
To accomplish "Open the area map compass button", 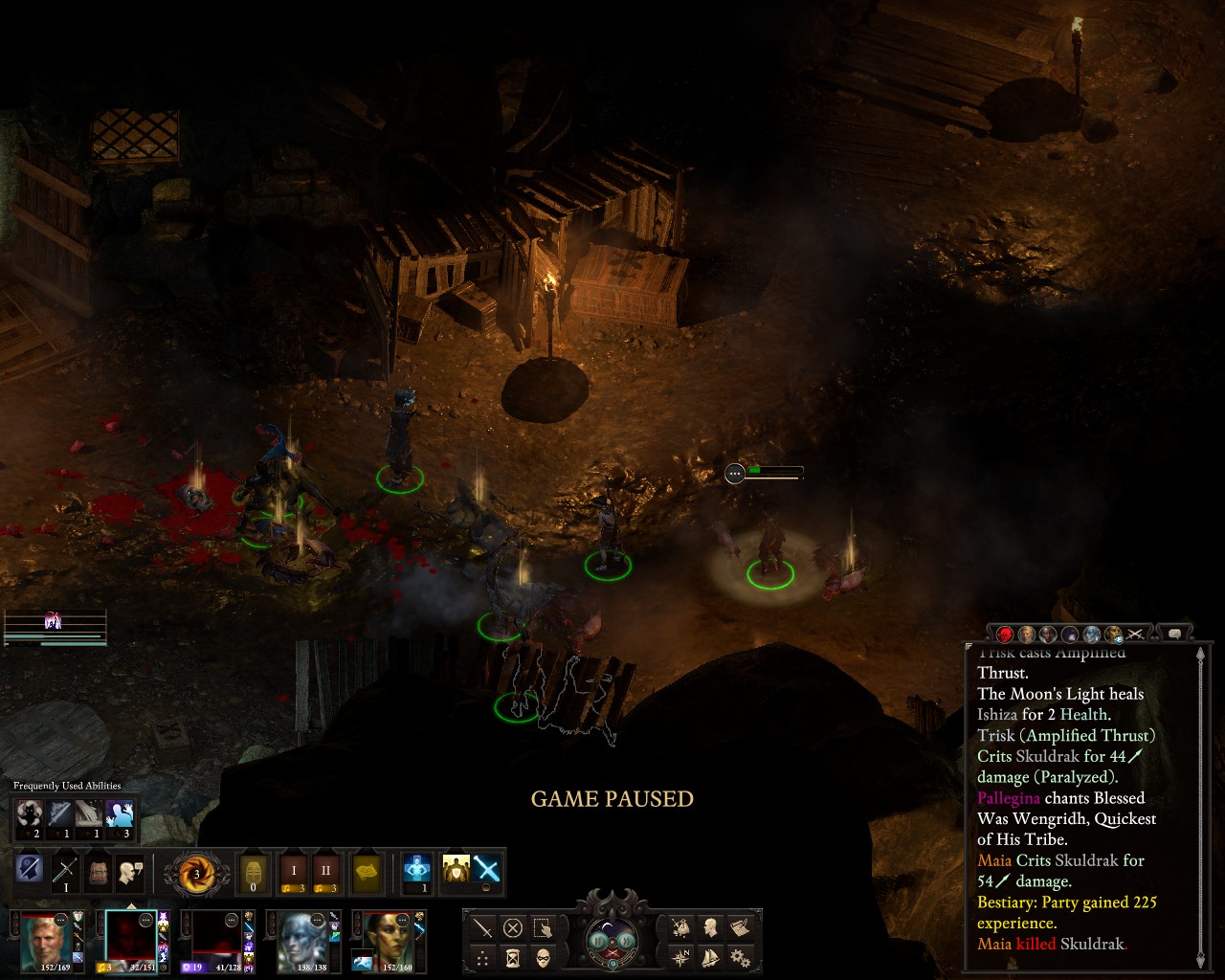I will click(681, 956).
